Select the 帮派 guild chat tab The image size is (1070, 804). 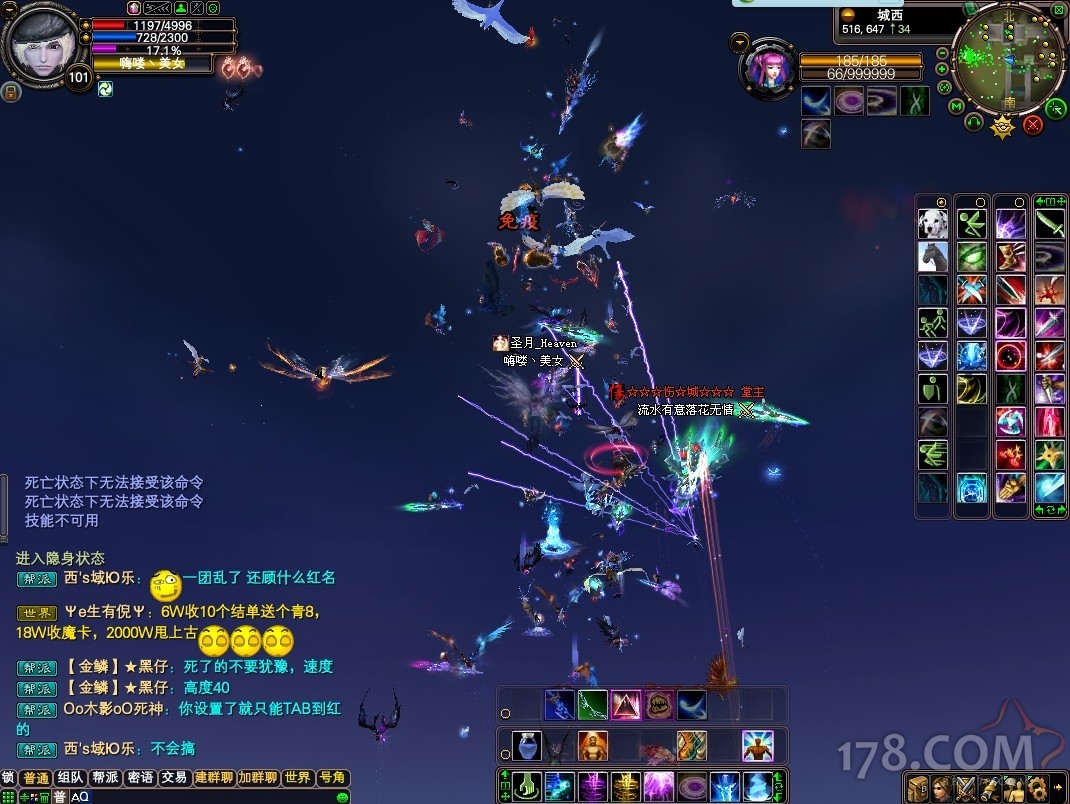[x=105, y=778]
